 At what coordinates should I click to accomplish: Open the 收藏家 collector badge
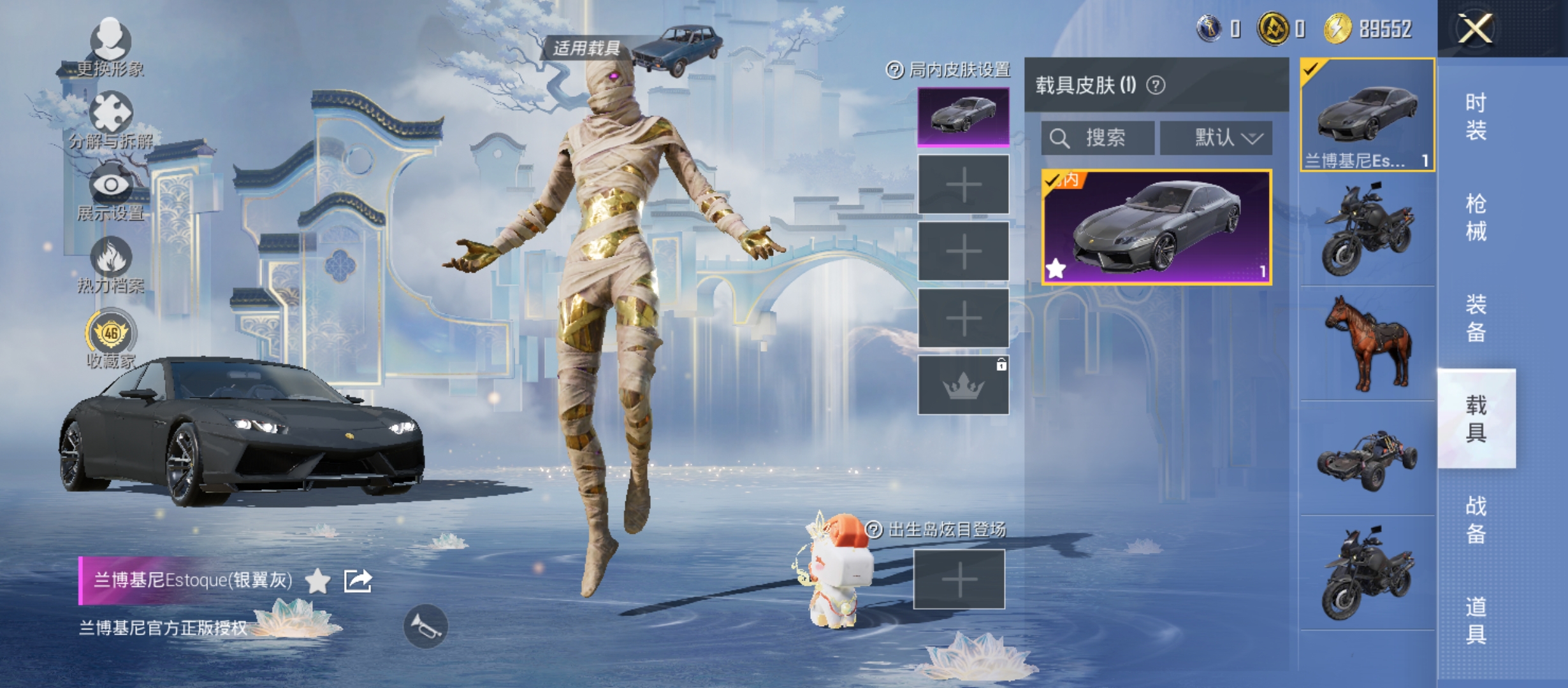(110, 338)
